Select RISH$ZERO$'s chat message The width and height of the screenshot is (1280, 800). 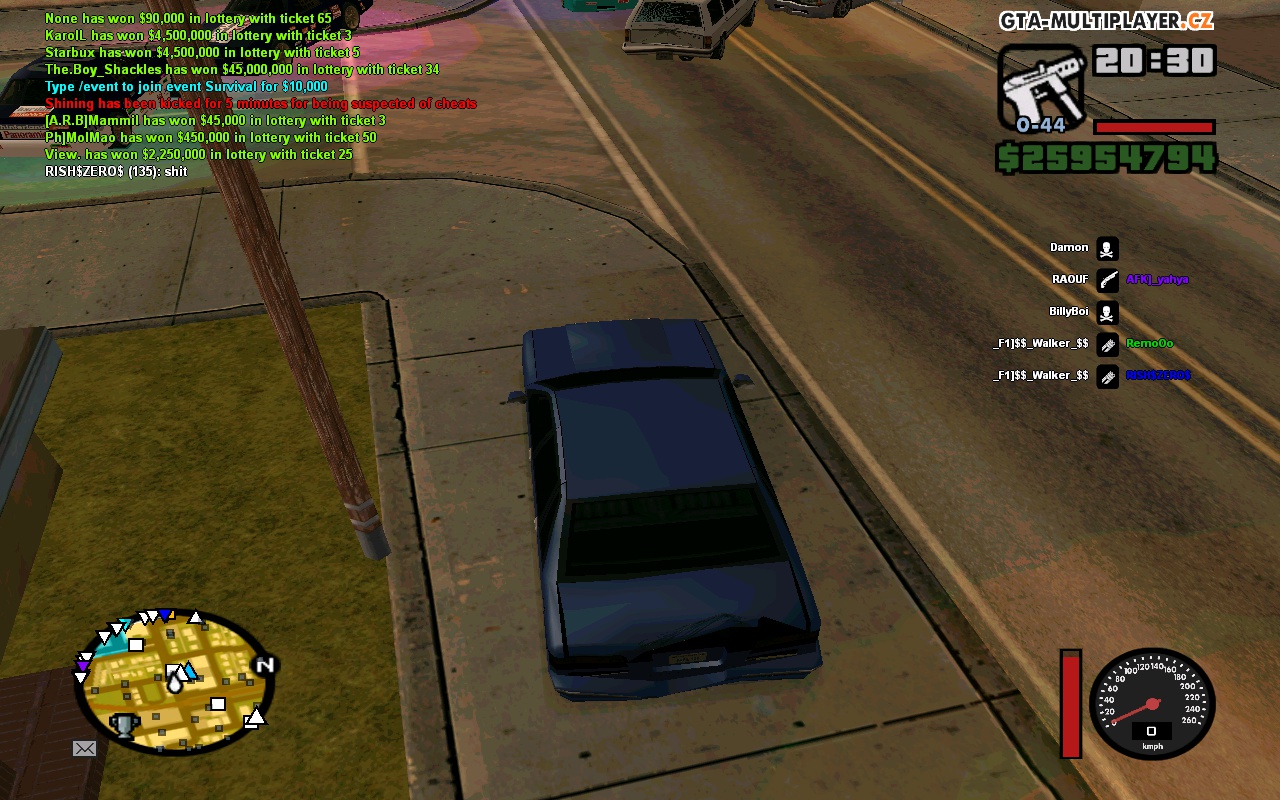click(116, 172)
